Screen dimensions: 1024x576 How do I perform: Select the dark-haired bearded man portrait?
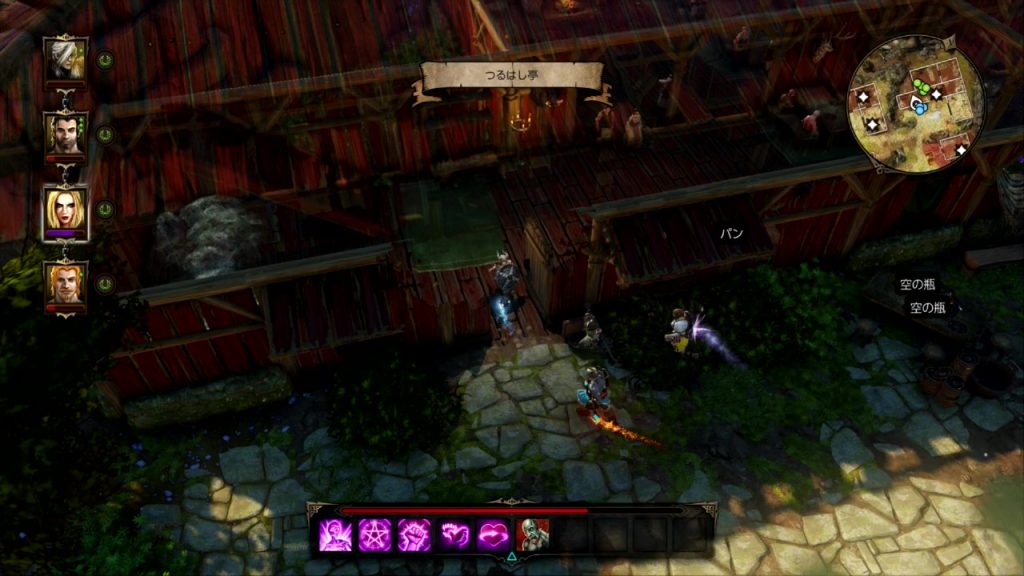(66, 133)
